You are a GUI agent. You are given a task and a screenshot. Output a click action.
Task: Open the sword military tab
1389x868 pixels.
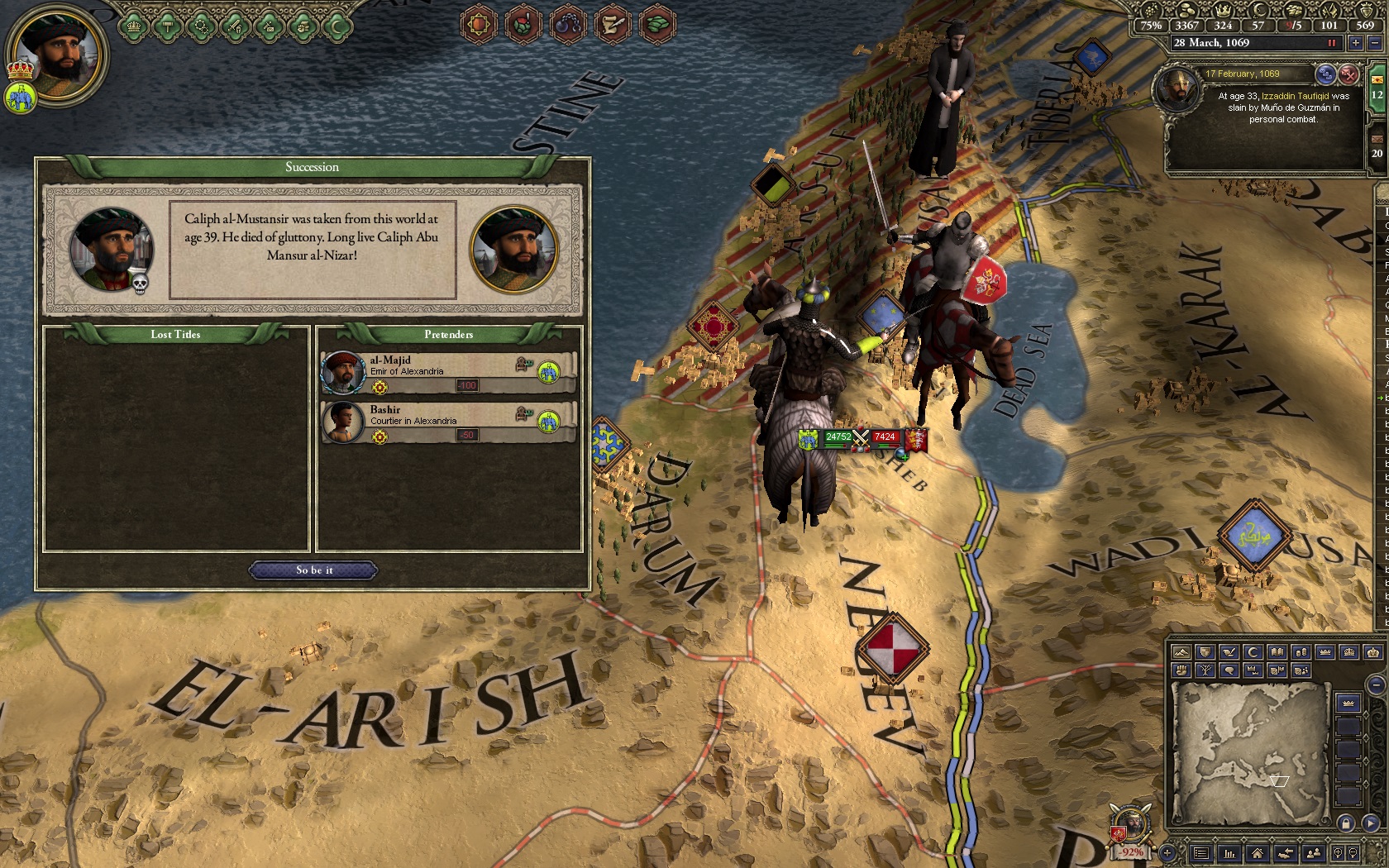(x=235, y=26)
